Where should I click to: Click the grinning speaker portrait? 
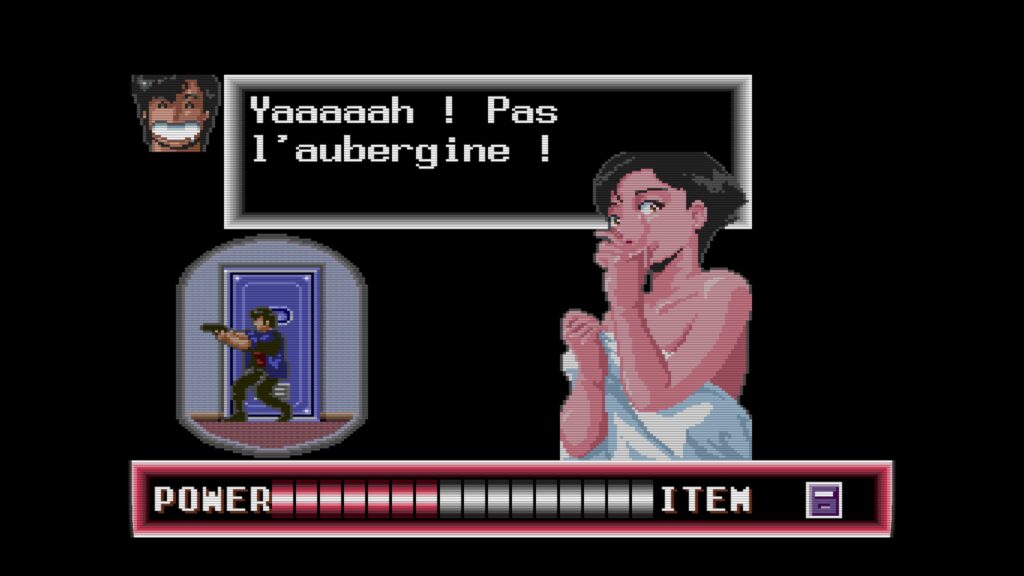pos(174,113)
